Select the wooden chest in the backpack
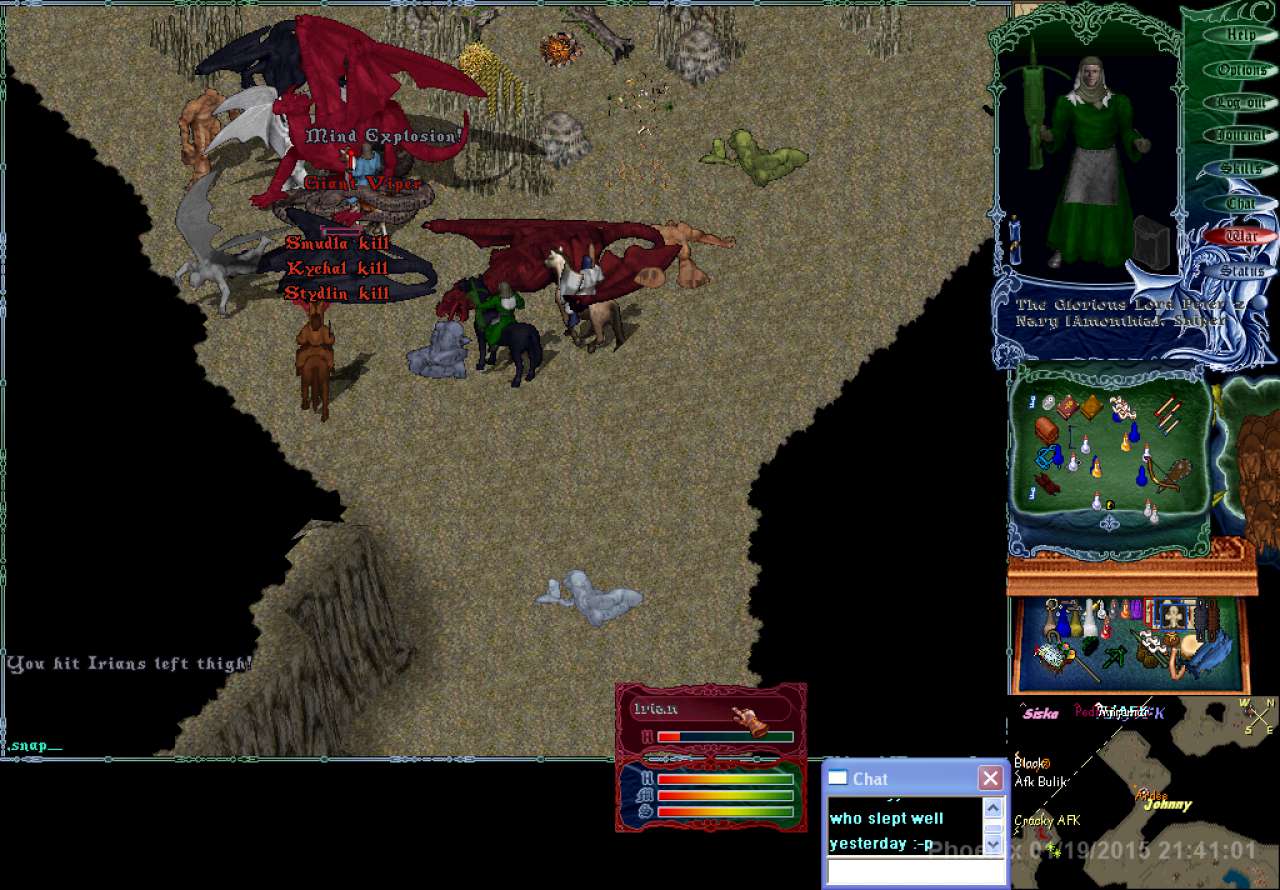This screenshot has width=1280, height=890. 1047,430
